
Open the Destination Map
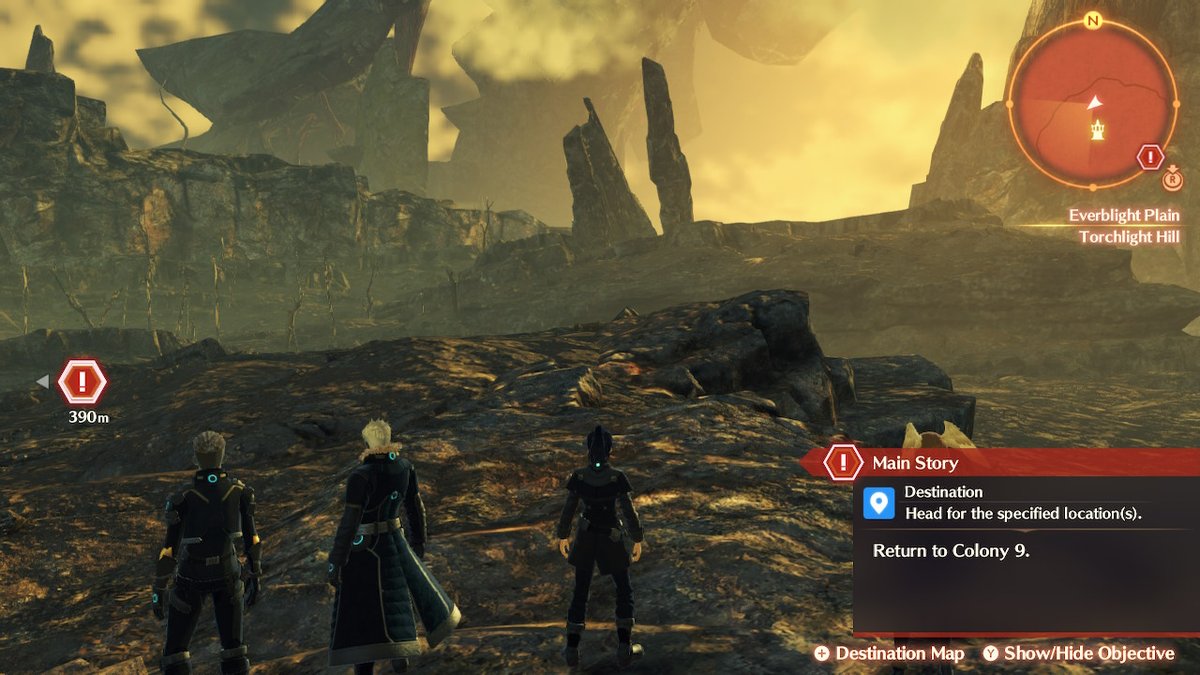tap(889, 653)
